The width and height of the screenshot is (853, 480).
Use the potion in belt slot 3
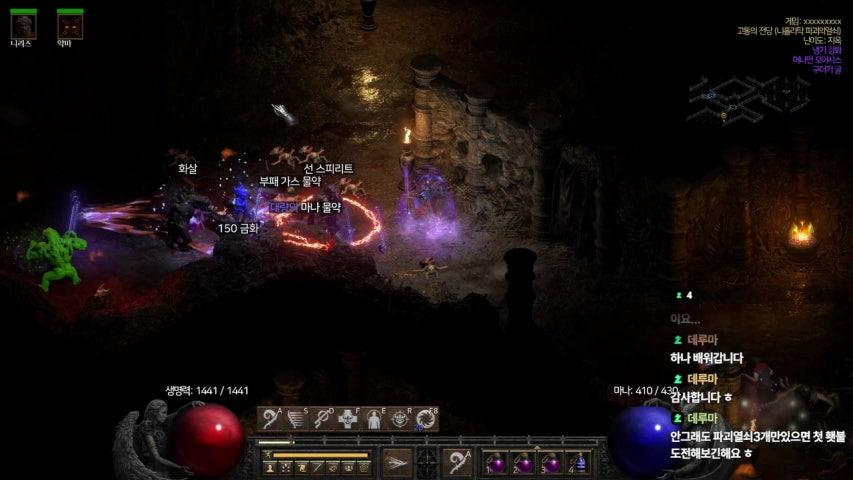click(x=552, y=463)
